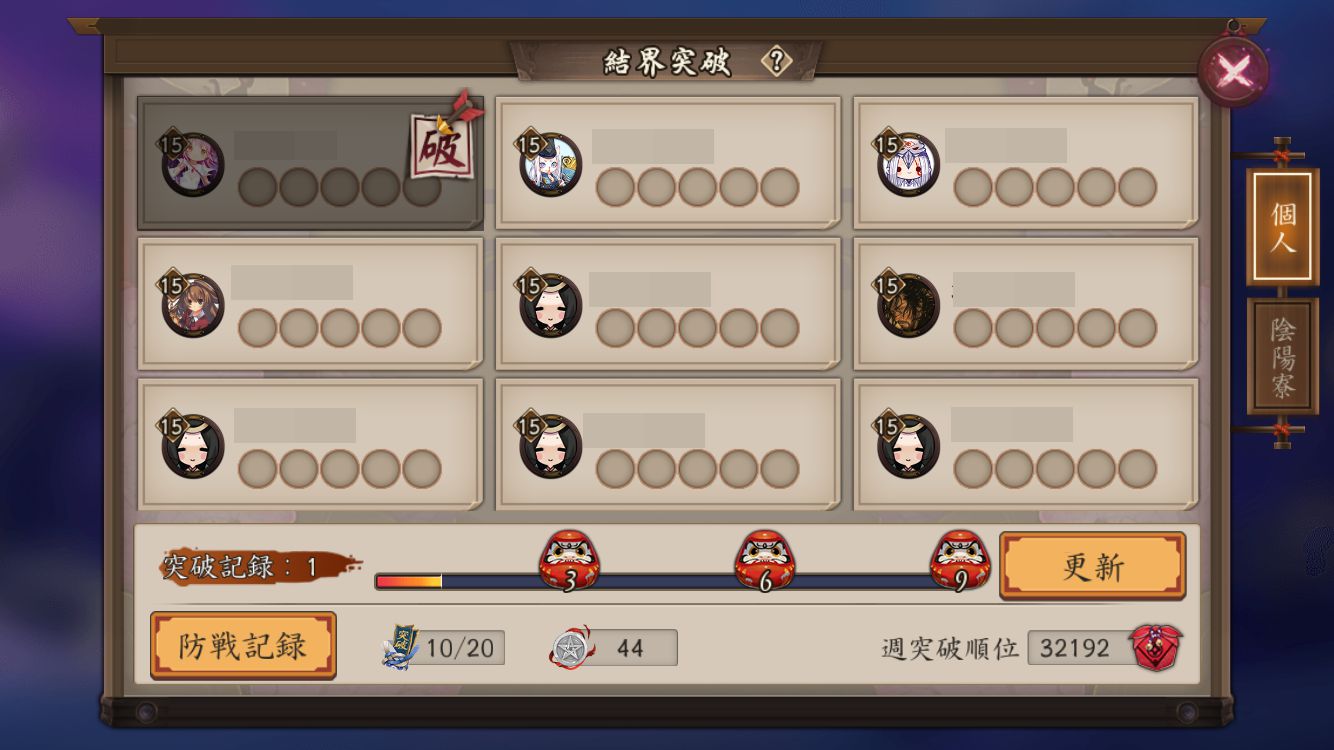
Task: Open 防戰記錄 defense records
Action: pos(243,647)
